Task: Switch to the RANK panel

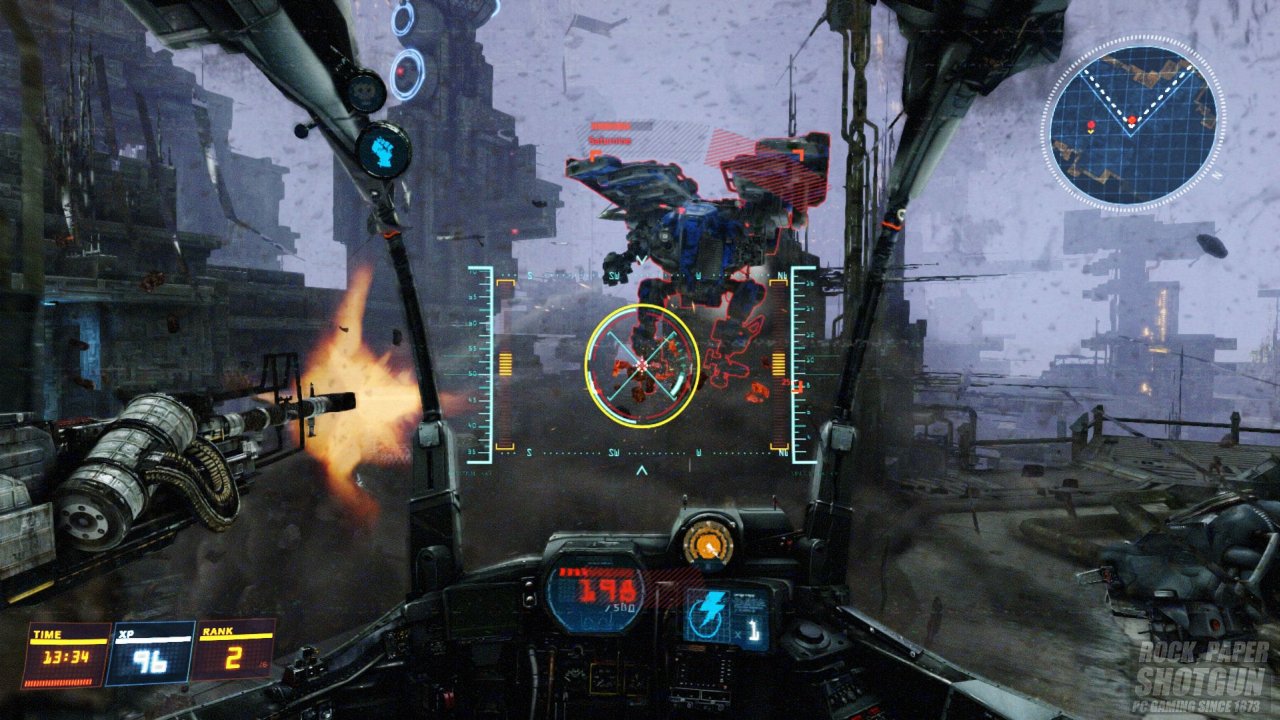Action: [232, 650]
